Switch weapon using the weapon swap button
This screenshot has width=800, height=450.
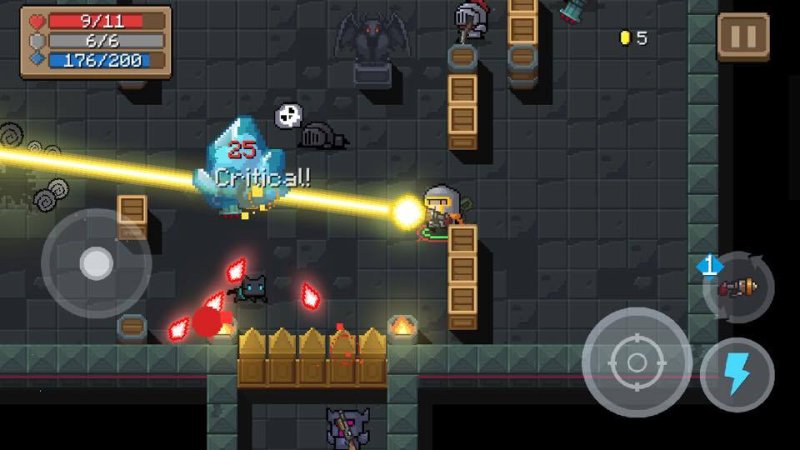(738, 288)
